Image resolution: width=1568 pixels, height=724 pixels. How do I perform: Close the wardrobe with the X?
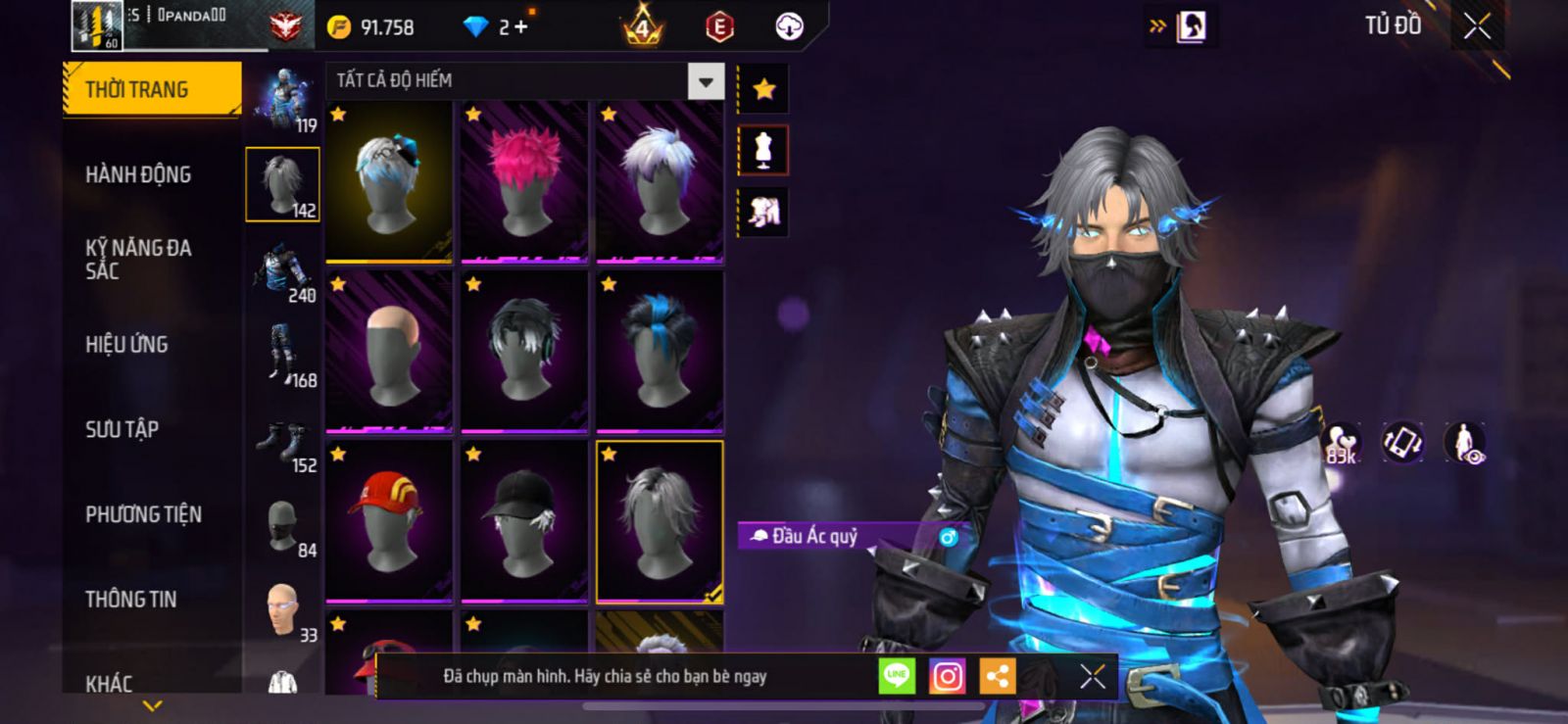(x=1477, y=26)
